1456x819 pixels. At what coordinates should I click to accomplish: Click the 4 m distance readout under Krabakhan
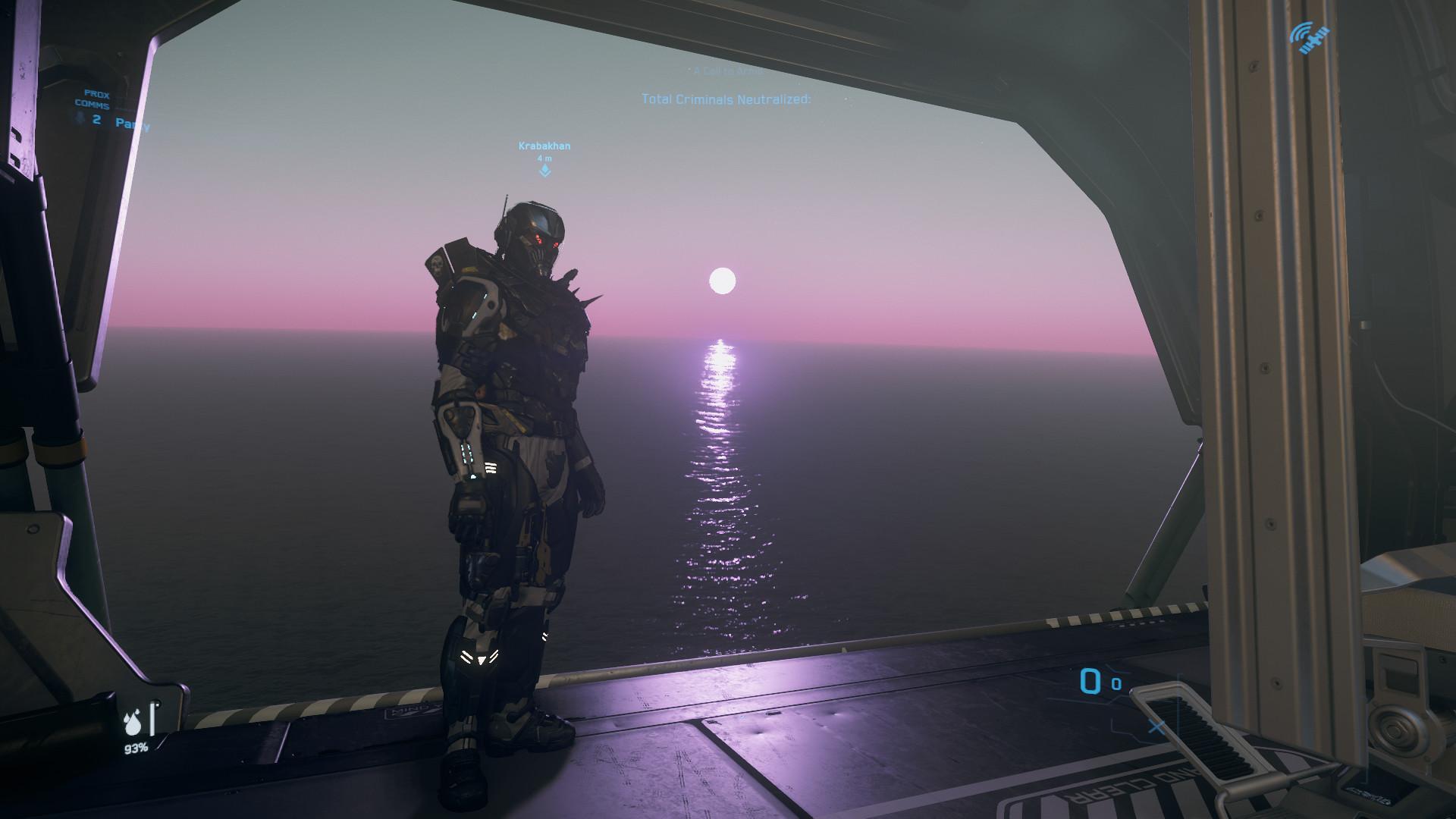[x=544, y=160]
